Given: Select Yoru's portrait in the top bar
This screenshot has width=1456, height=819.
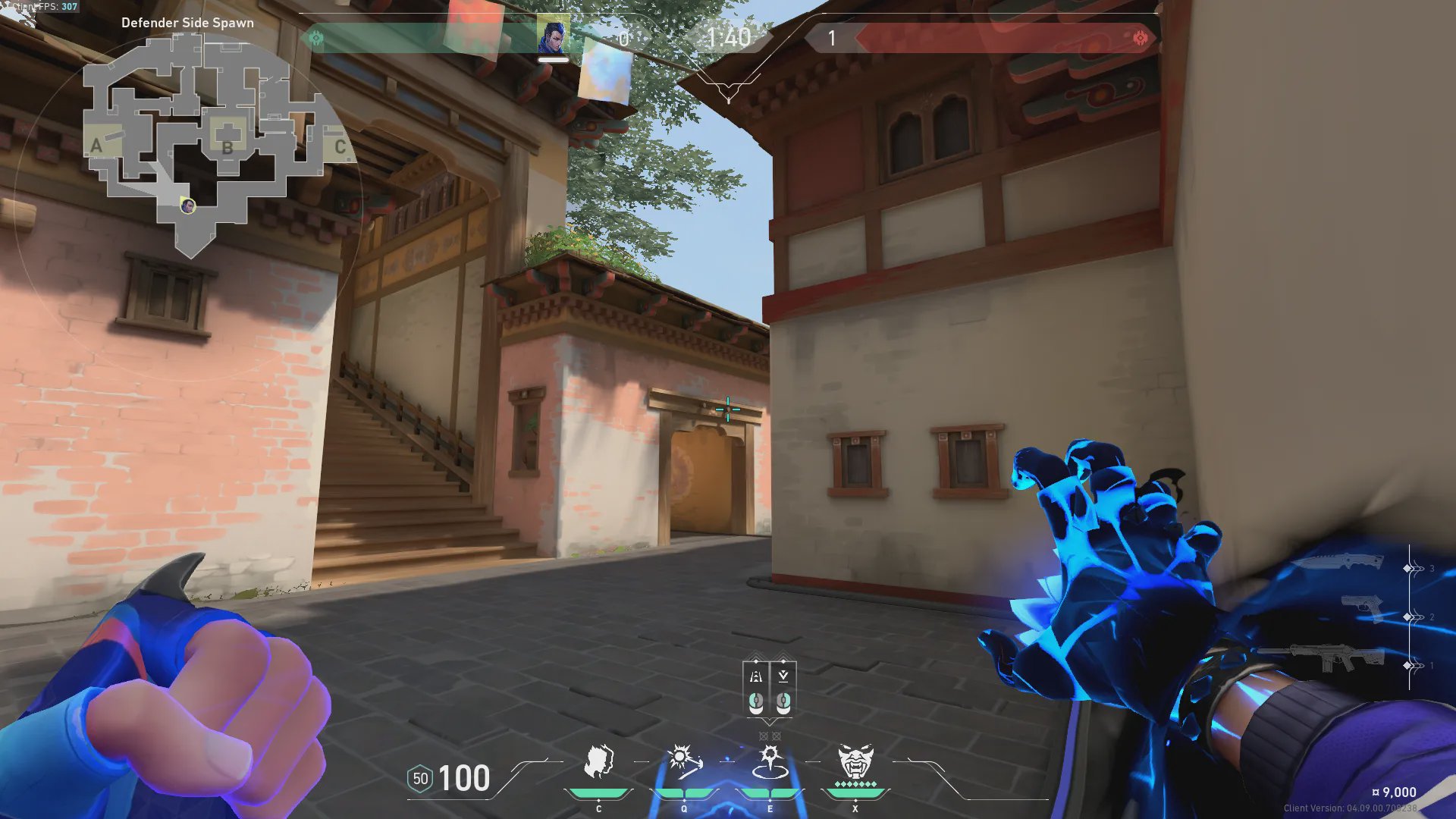Looking at the screenshot, I should coord(553,37).
